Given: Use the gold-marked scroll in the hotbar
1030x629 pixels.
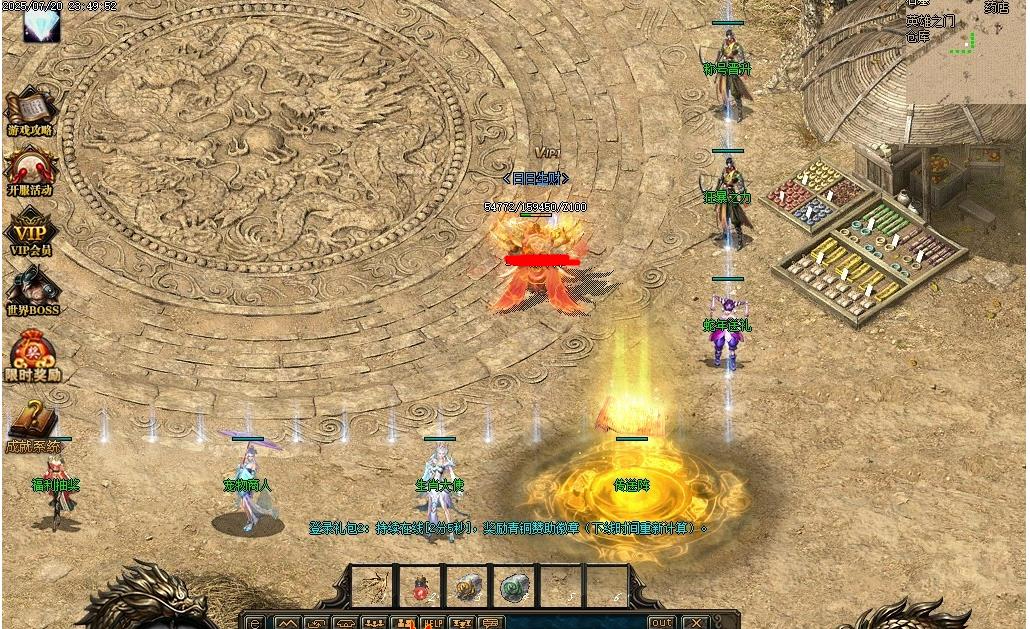Looking at the screenshot, I should [468, 585].
